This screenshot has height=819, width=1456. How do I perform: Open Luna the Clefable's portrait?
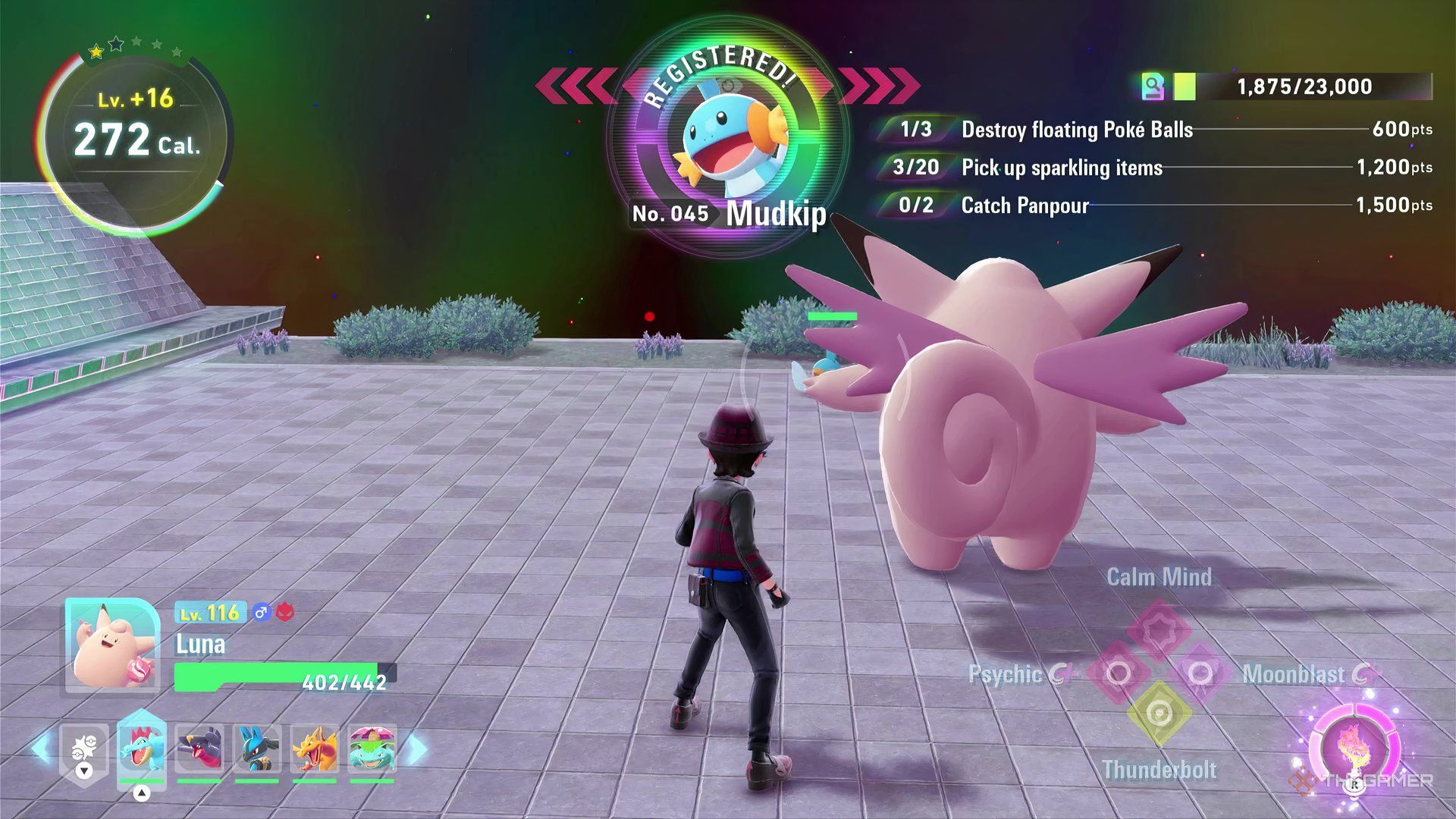coord(112,645)
